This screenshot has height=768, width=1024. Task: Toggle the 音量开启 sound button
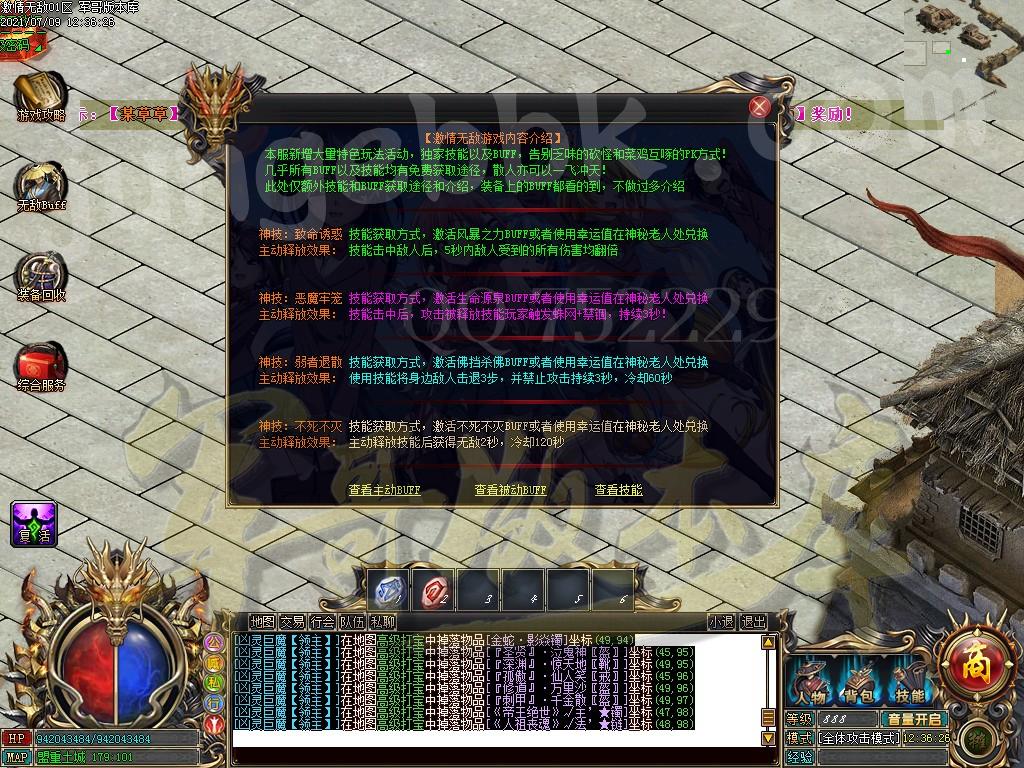tap(914, 719)
